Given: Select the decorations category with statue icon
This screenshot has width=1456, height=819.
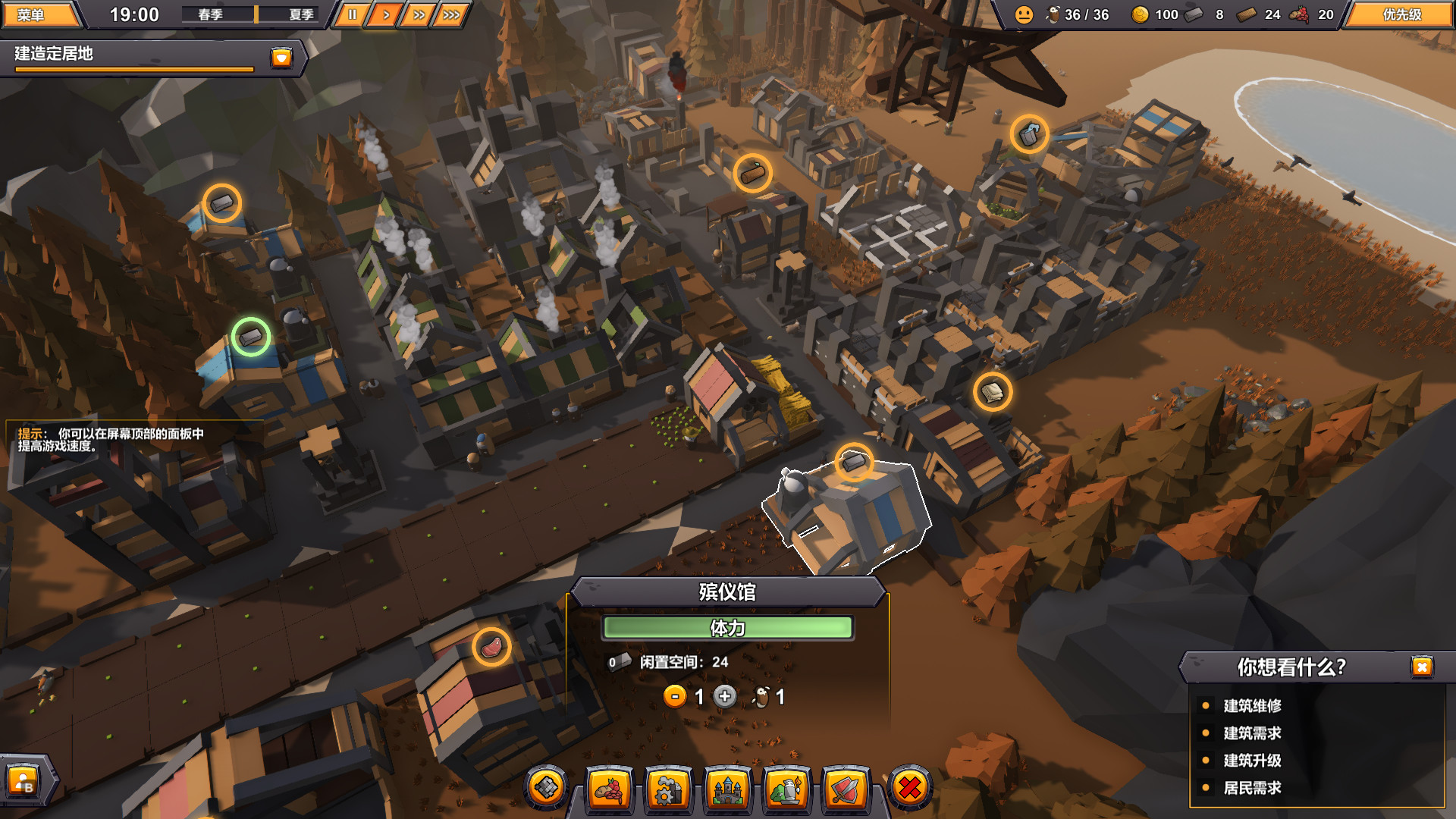Looking at the screenshot, I should pyautogui.click(x=789, y=789).
